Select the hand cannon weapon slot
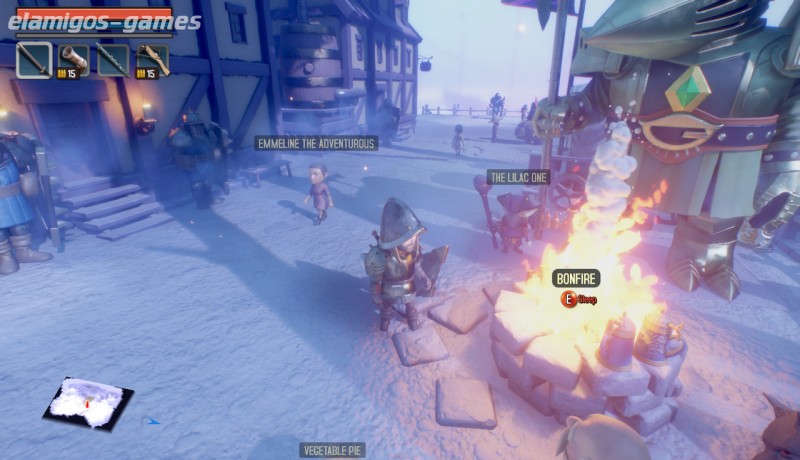800x460 pixels. coord(73,60)
